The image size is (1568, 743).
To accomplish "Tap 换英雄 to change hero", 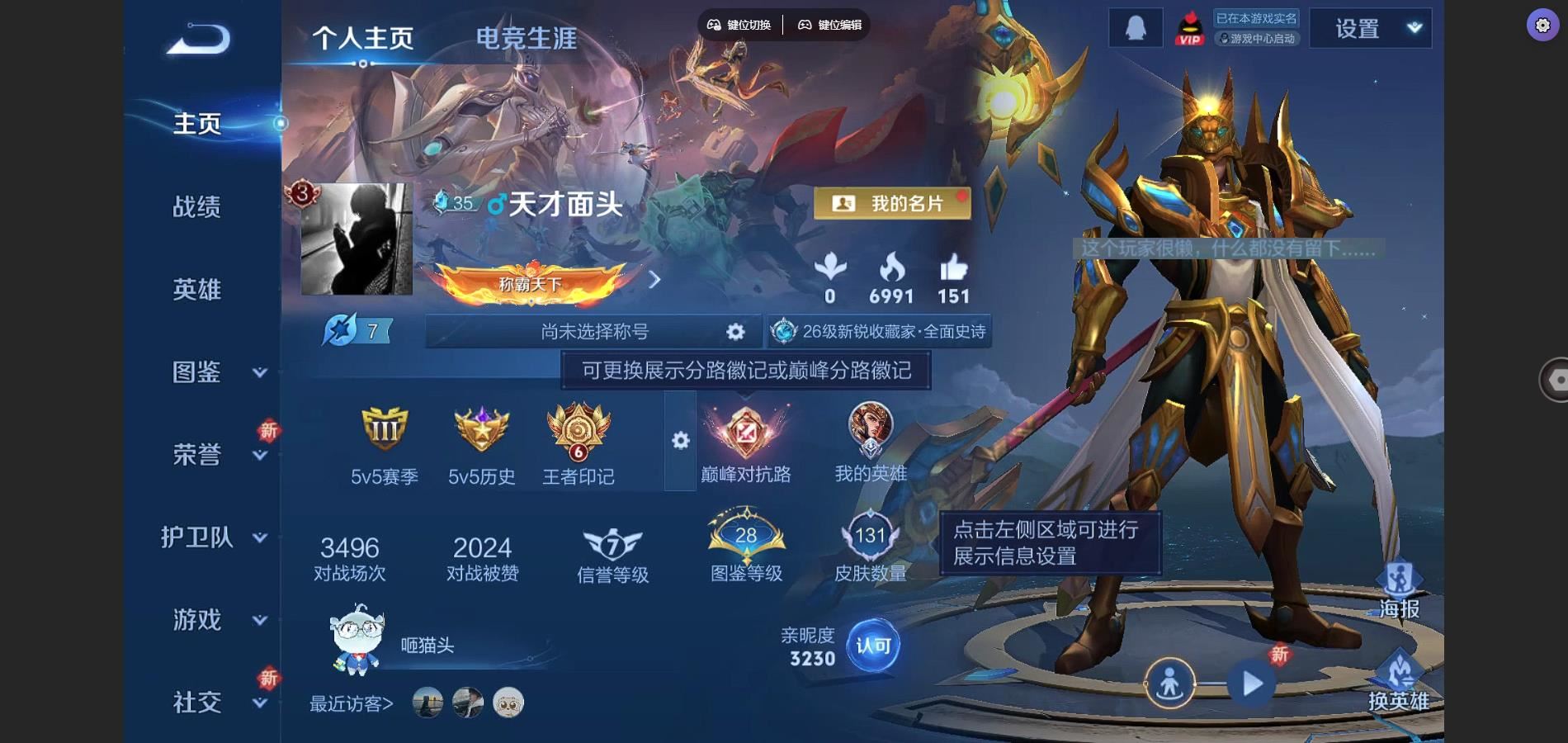I will click(1399, 682).
